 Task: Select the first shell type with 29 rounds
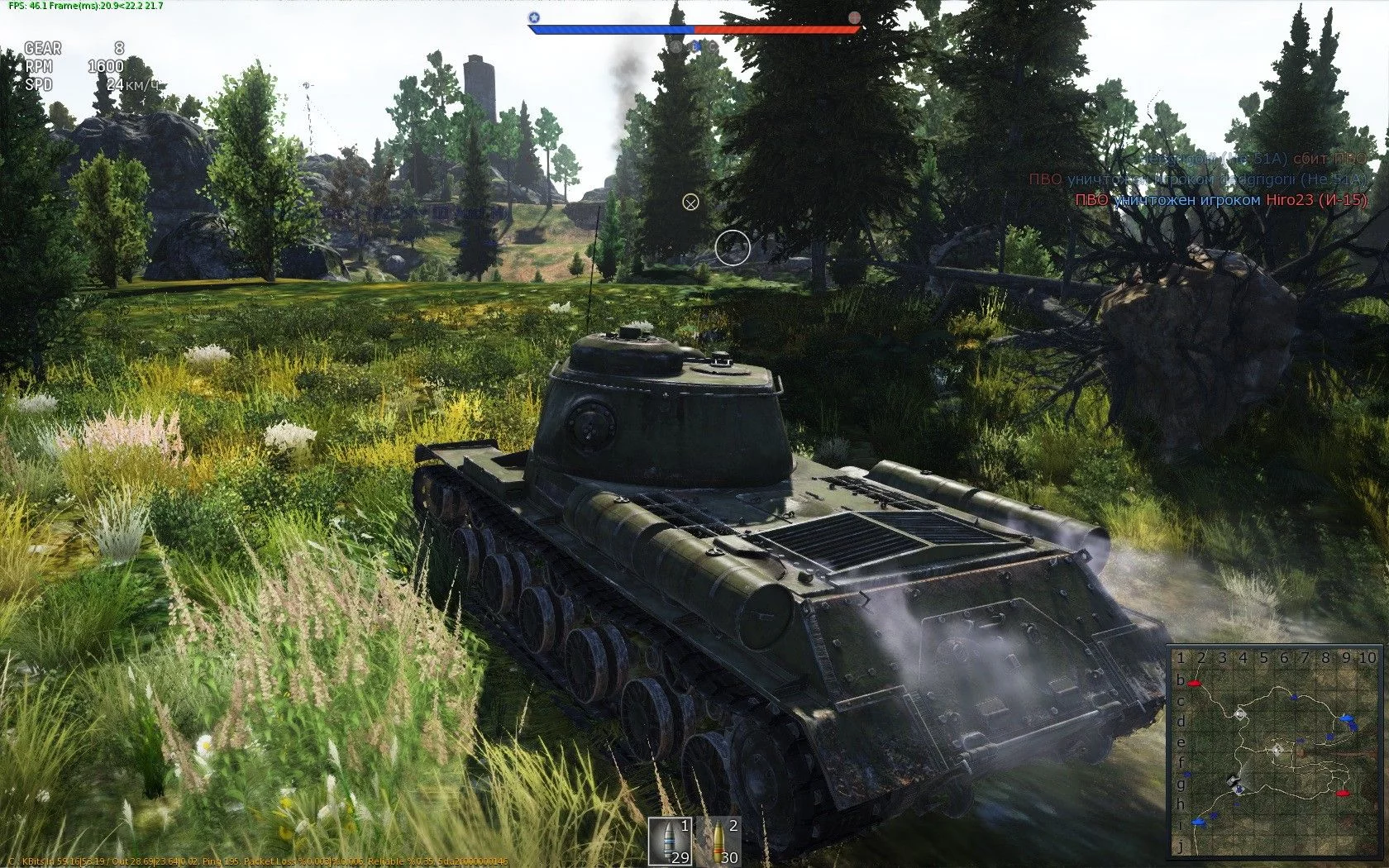click(x=670, y=841)
